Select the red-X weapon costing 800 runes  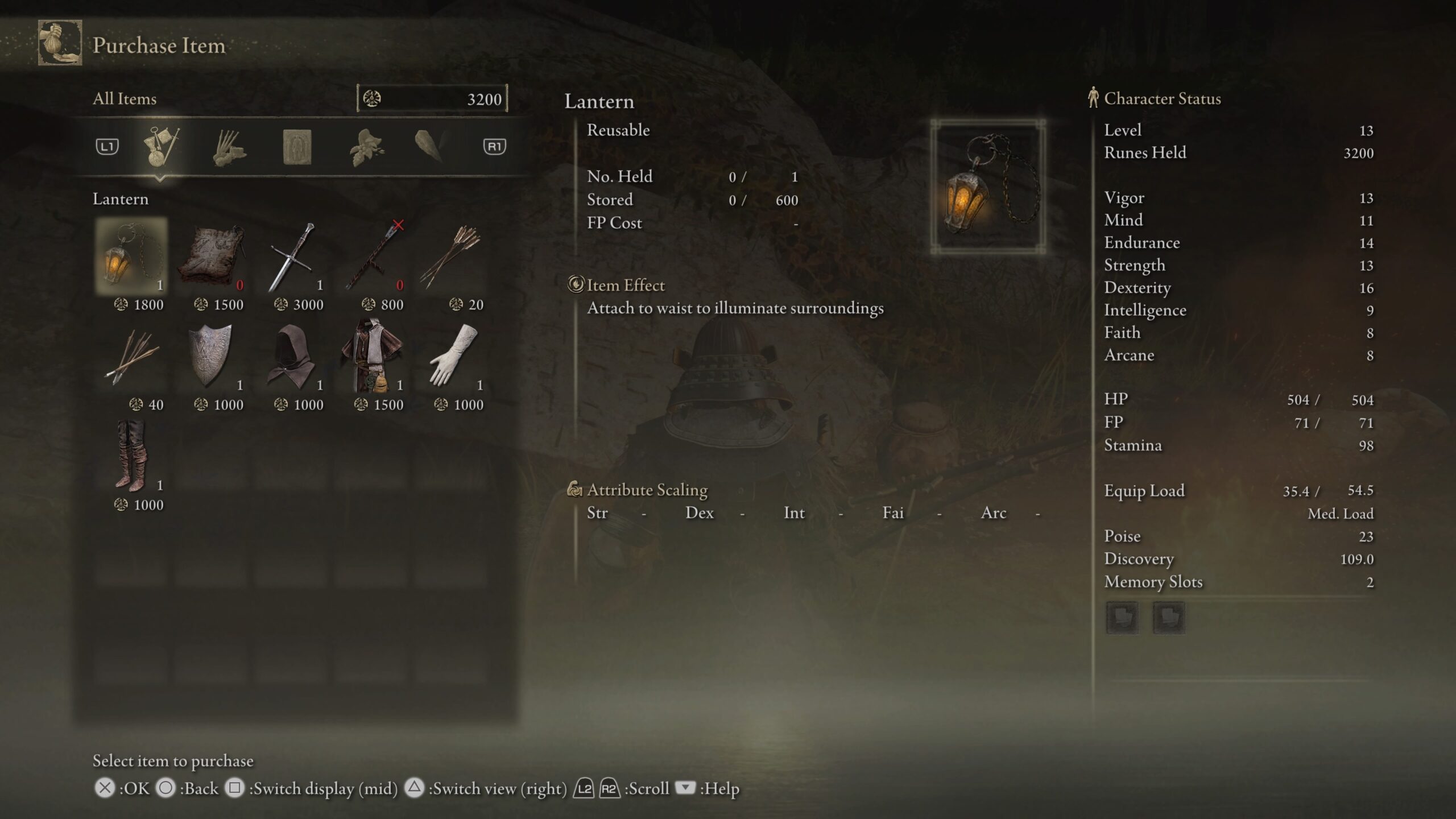point(372,257)
